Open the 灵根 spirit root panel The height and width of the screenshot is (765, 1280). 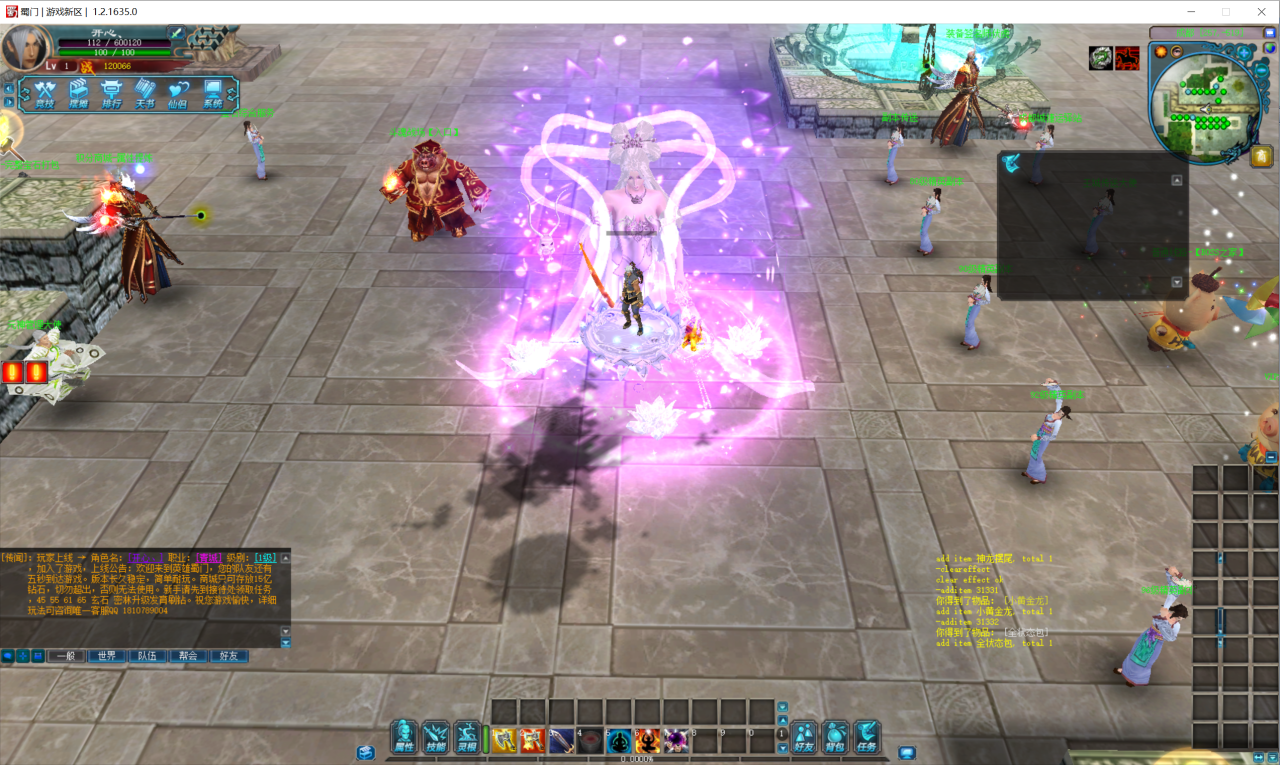pyautogui.click(x=468, y=737)
